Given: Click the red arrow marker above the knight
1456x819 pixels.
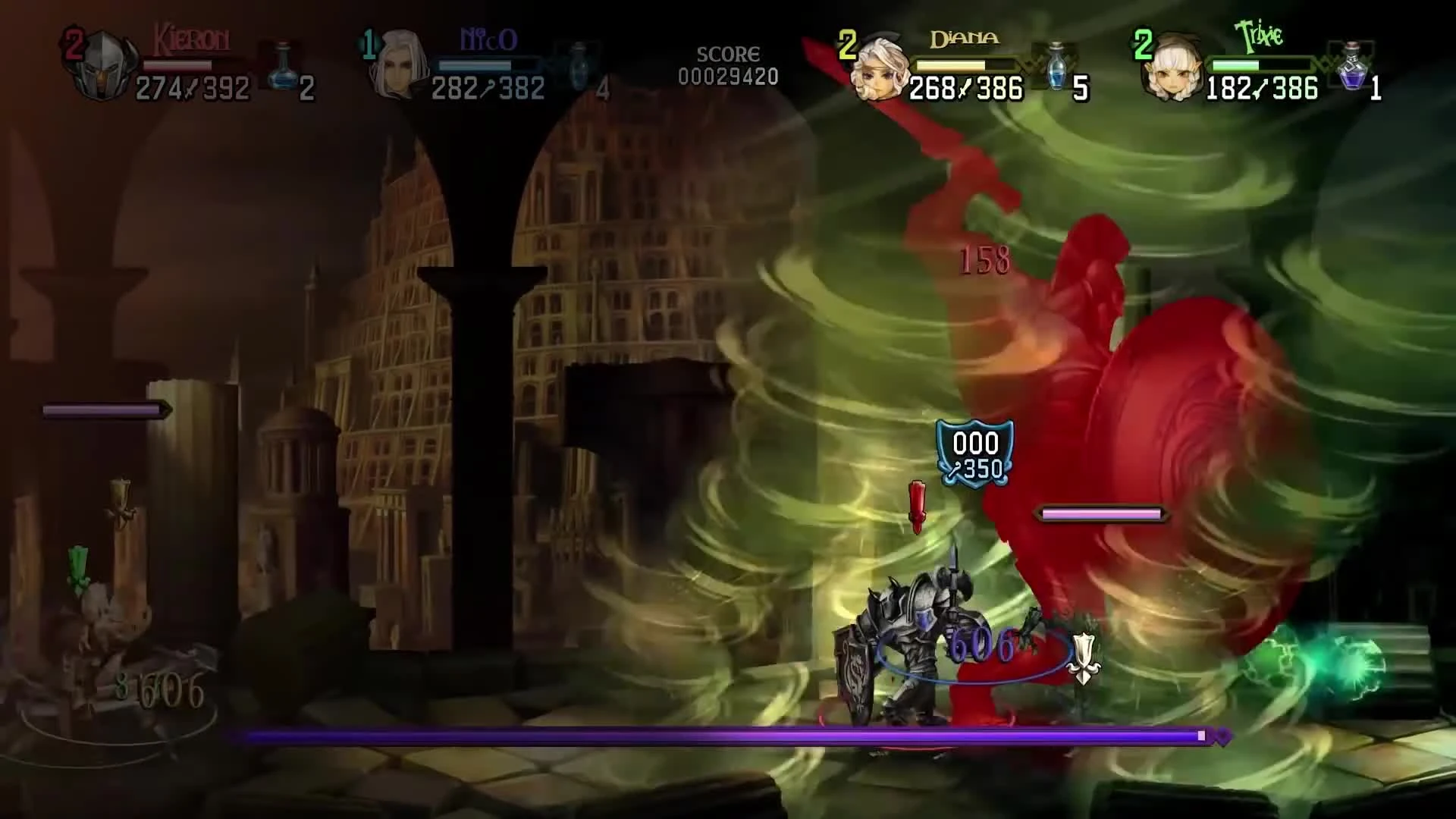Looking at the screenshot, I should pyautogui.click(x=918, y=504).
